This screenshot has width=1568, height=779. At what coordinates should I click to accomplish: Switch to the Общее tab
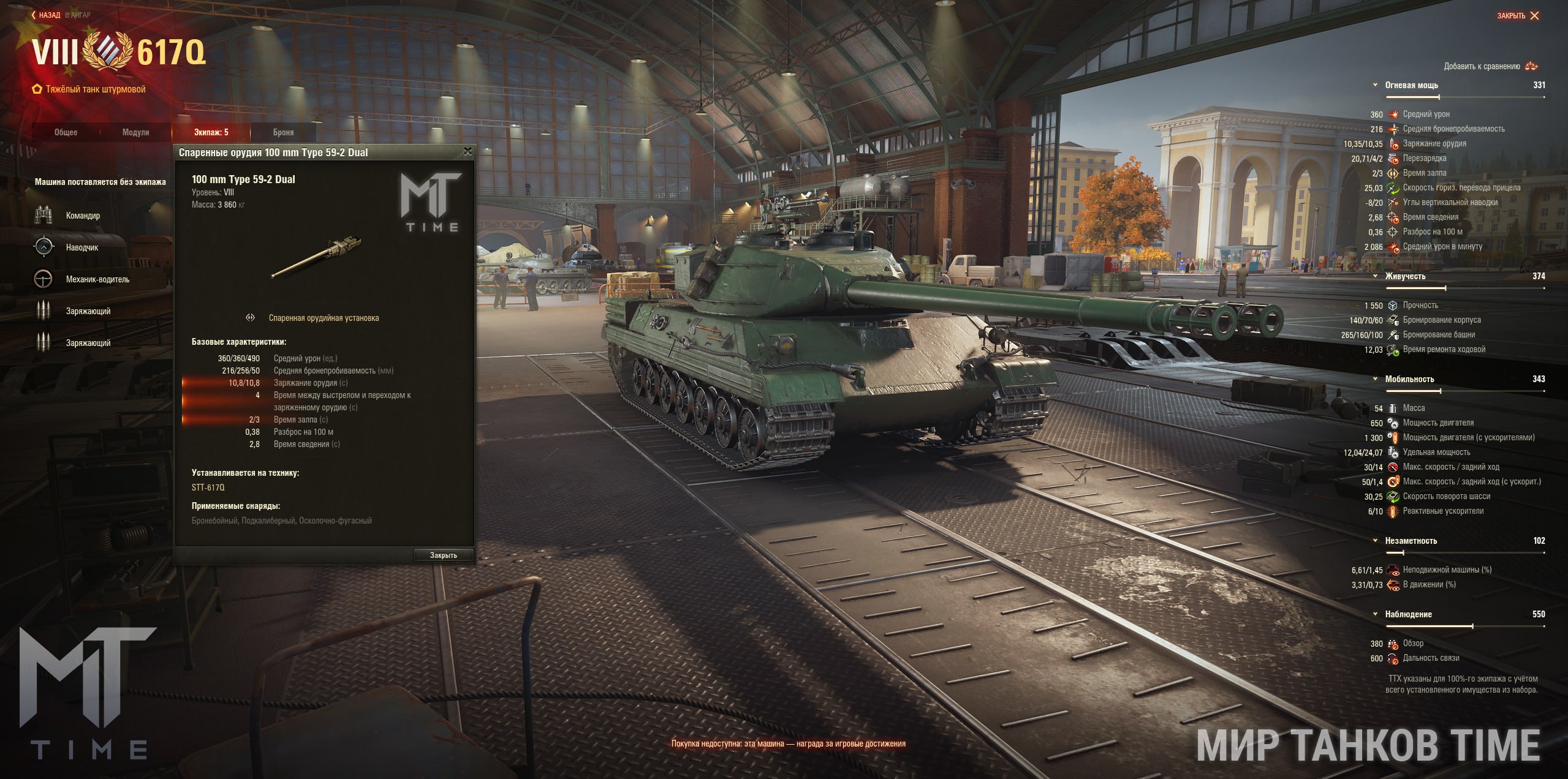point(66,132)
